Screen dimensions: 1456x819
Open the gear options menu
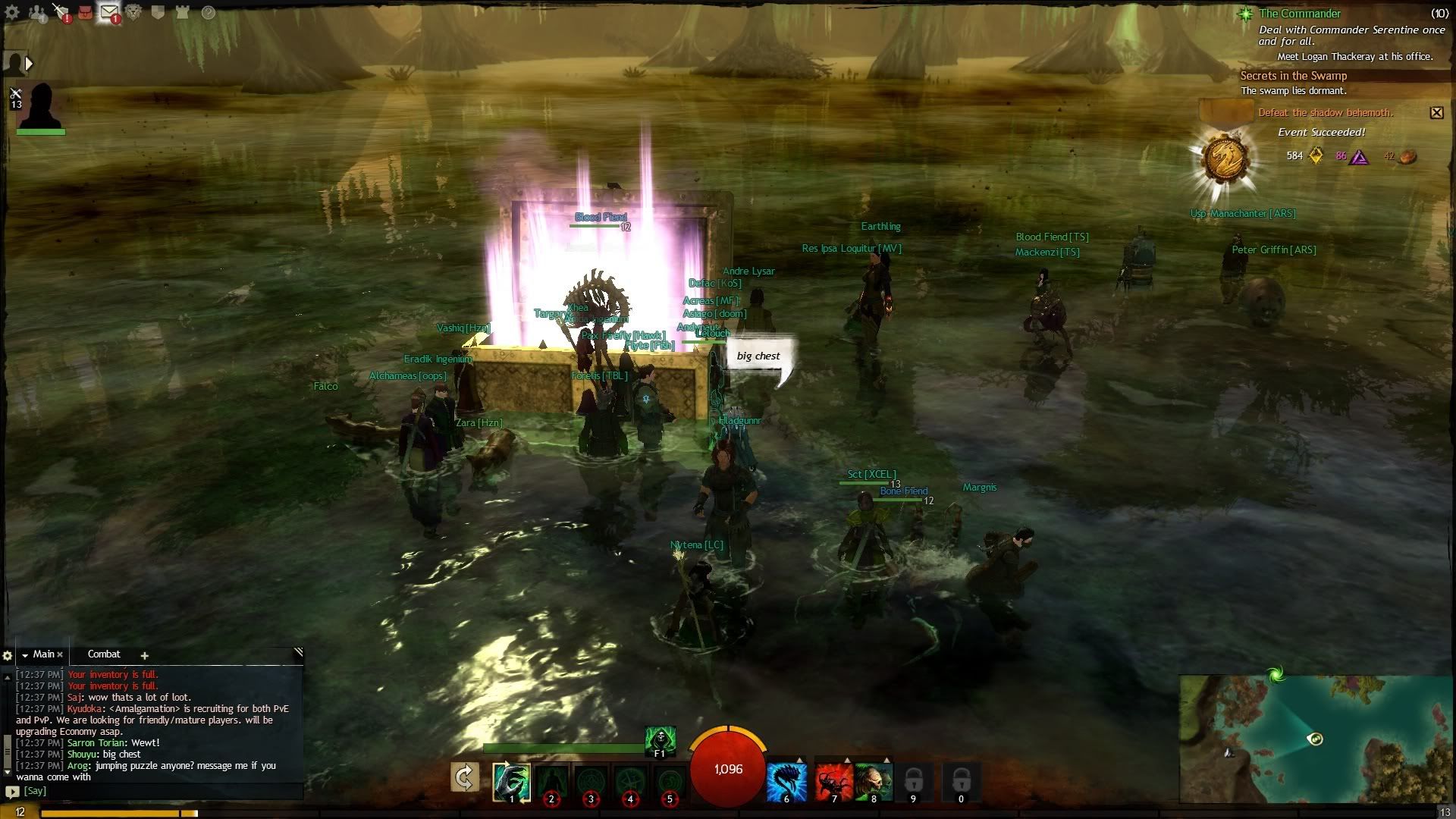pos(12,12)
